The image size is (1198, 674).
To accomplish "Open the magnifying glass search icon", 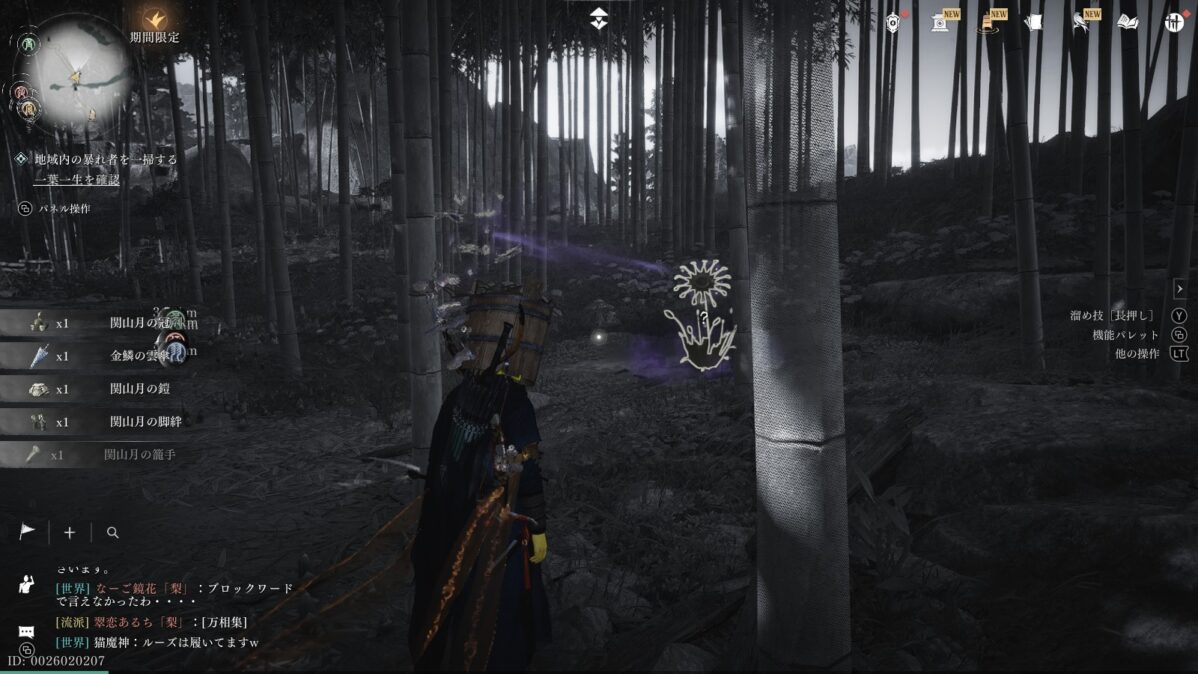I will click(112, 533).
